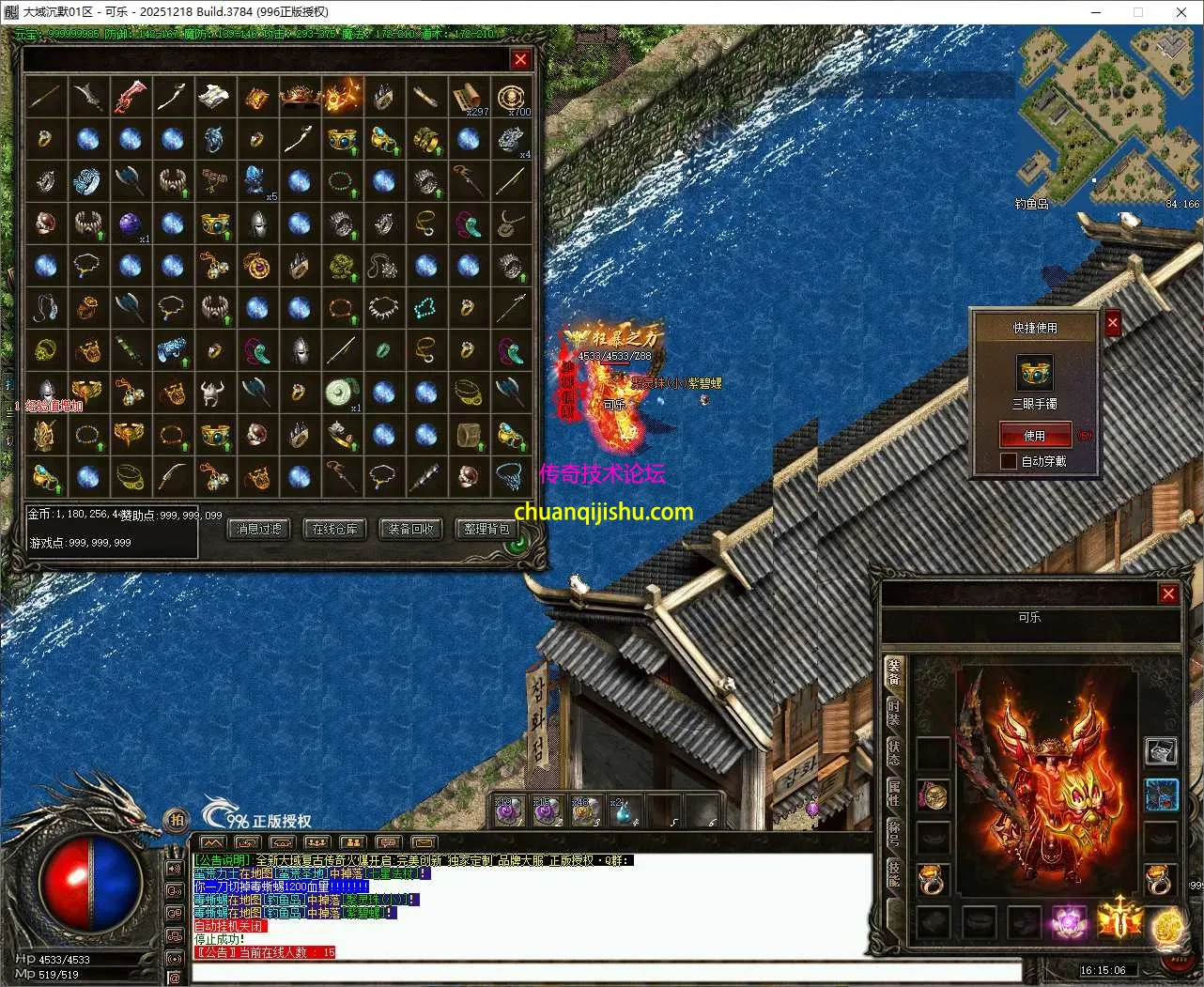The height and width of the screenshot is (987, 1204).
Task: Use the 三眼手镯 with the 使用 button
Action: [1034, 436]
